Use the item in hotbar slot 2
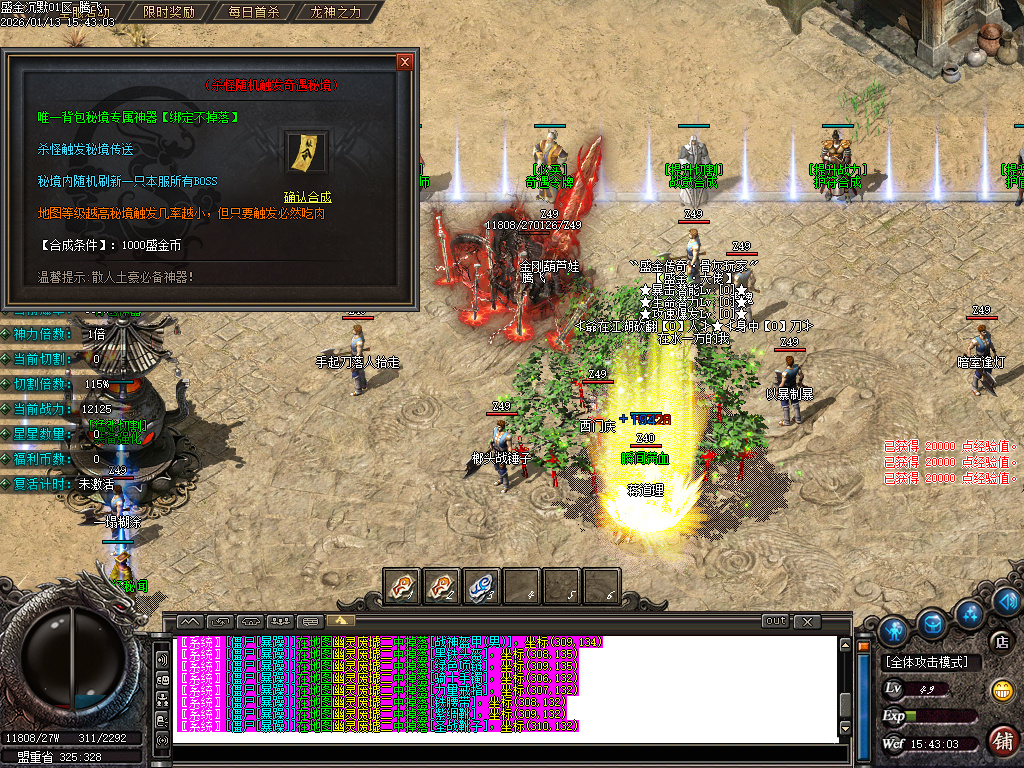This screenshot has width=1024, height=768. click(x=442, y=587)
